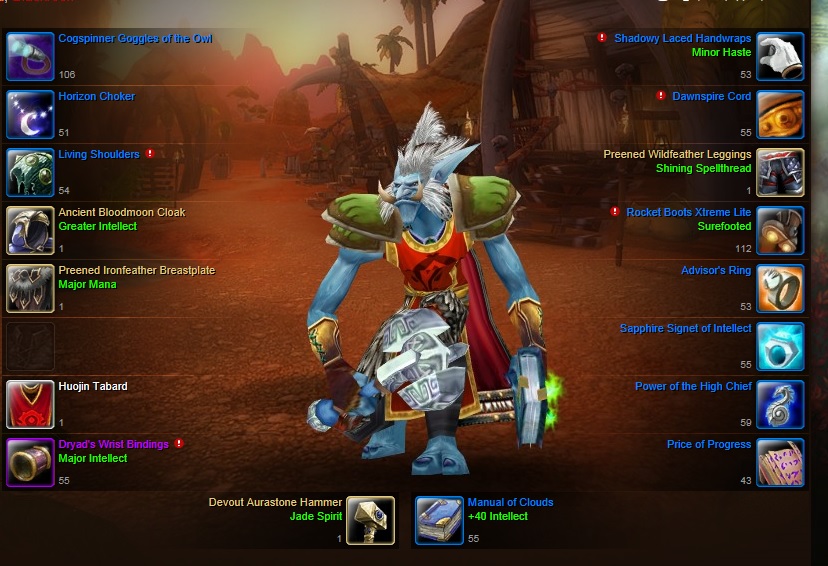Open the Dryad's Wrist Bindings item
The image size is (828, 566).
click(x=30, y=462)
